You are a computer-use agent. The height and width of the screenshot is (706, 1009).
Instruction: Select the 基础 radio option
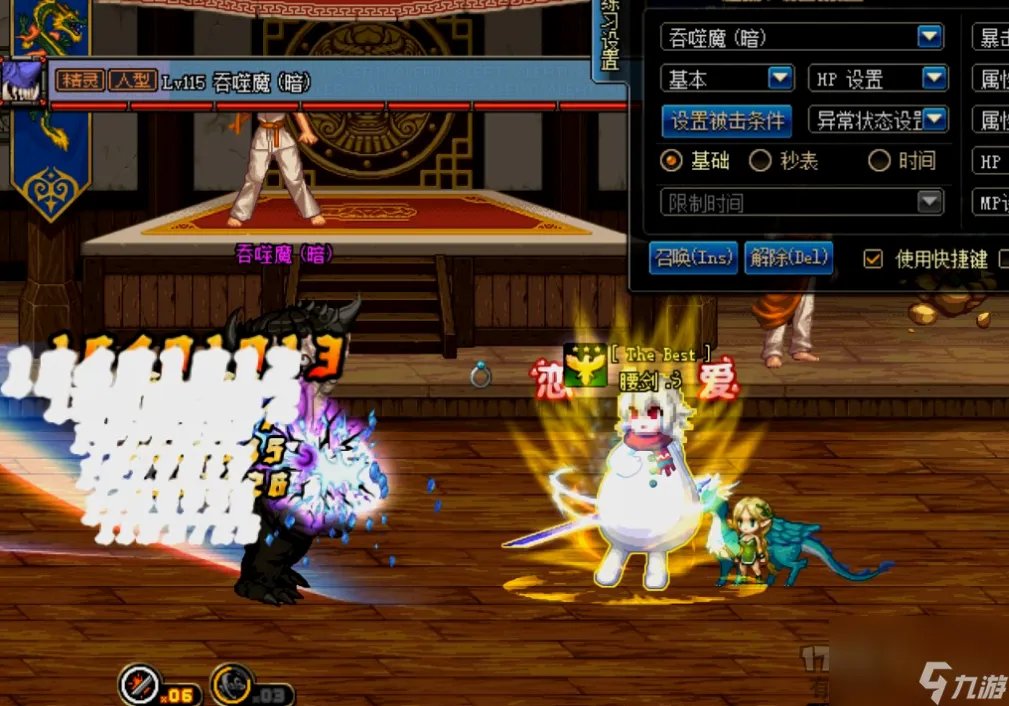coord(672,160)
